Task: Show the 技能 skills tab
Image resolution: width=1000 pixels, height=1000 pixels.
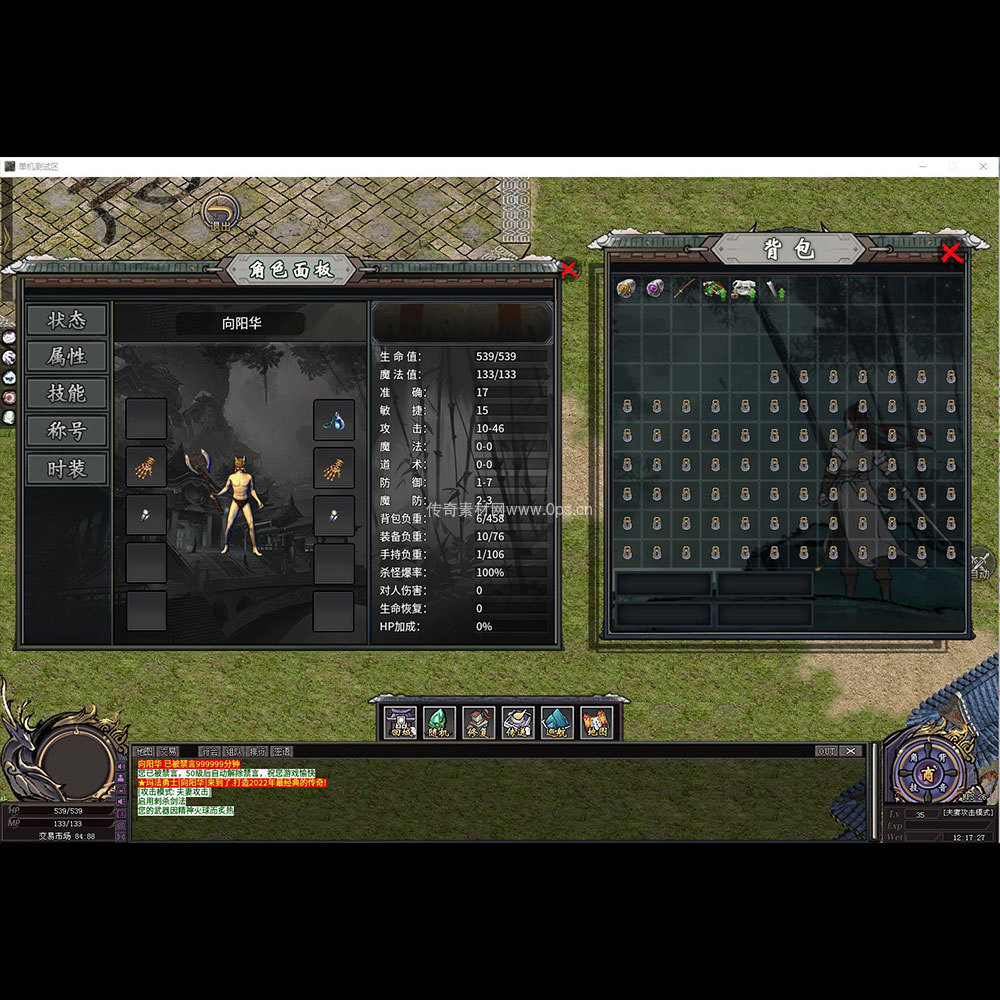Action: [67, 394]
